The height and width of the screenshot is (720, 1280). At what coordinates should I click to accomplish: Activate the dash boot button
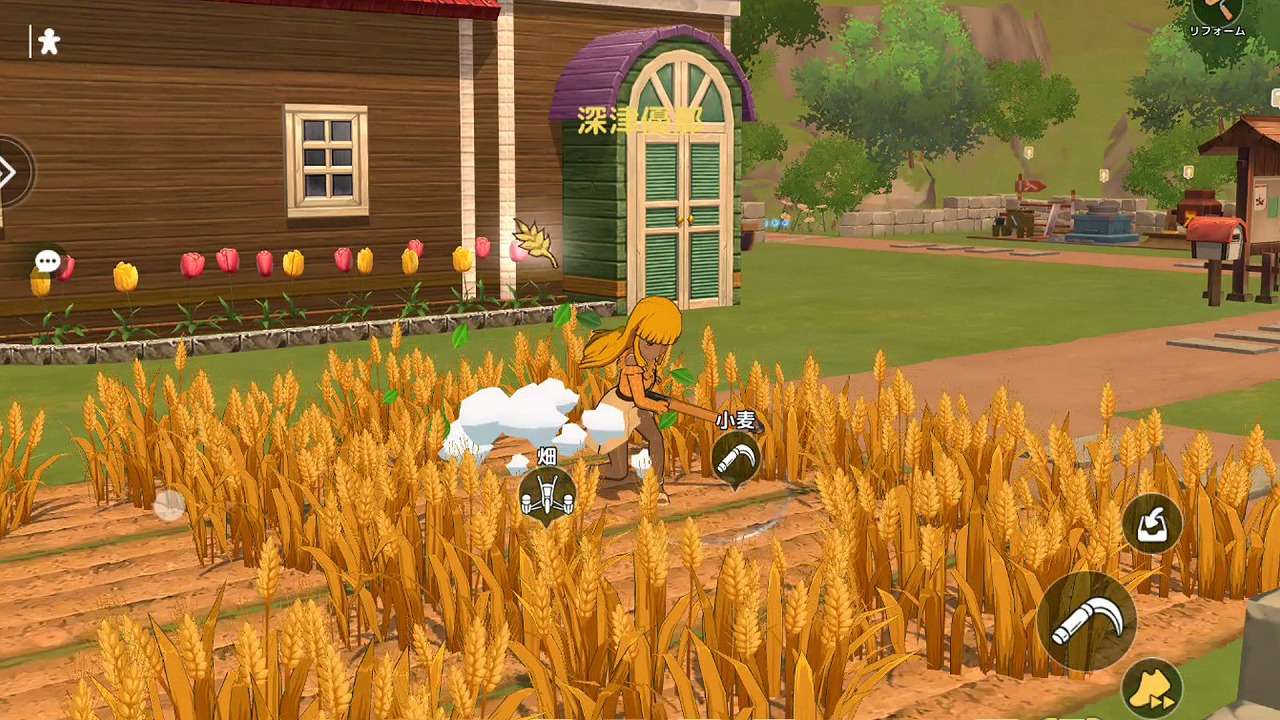tap(1152, 689)
